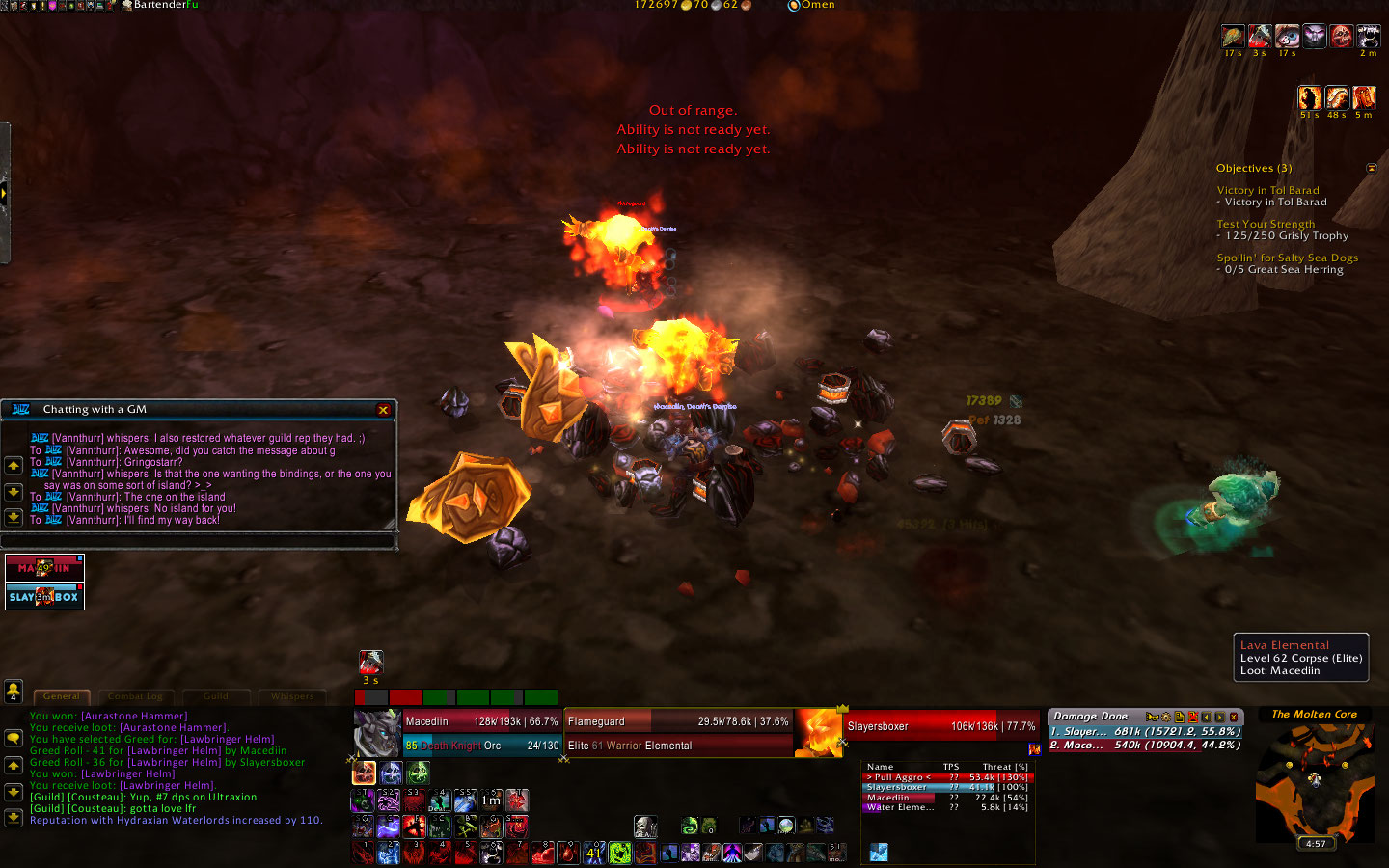Reset damage meter data with red-X icon
1389x868 pixels.
click(1193, 717)
